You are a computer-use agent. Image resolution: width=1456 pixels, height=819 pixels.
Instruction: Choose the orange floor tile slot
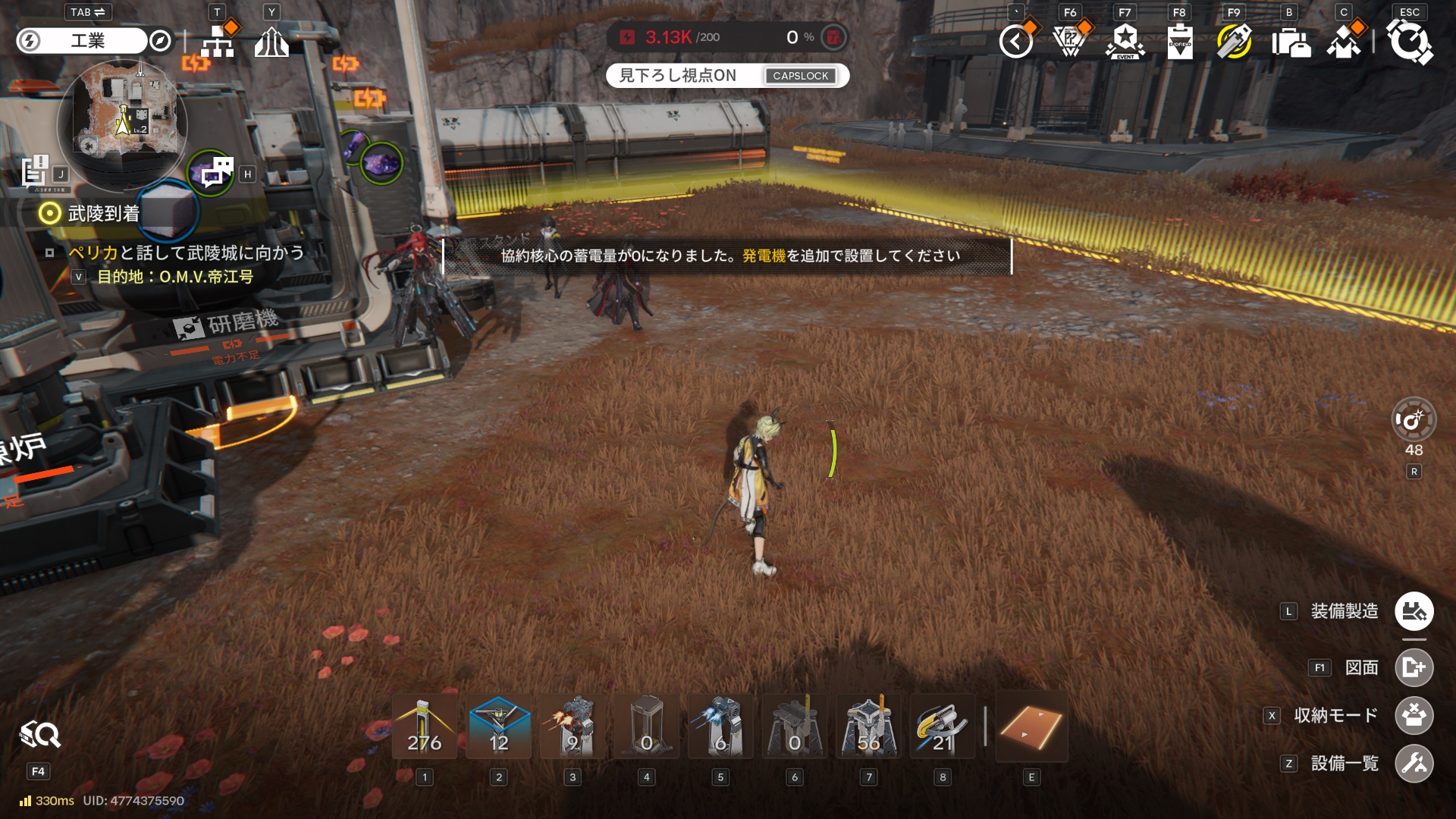click(x=1031, y=727)
